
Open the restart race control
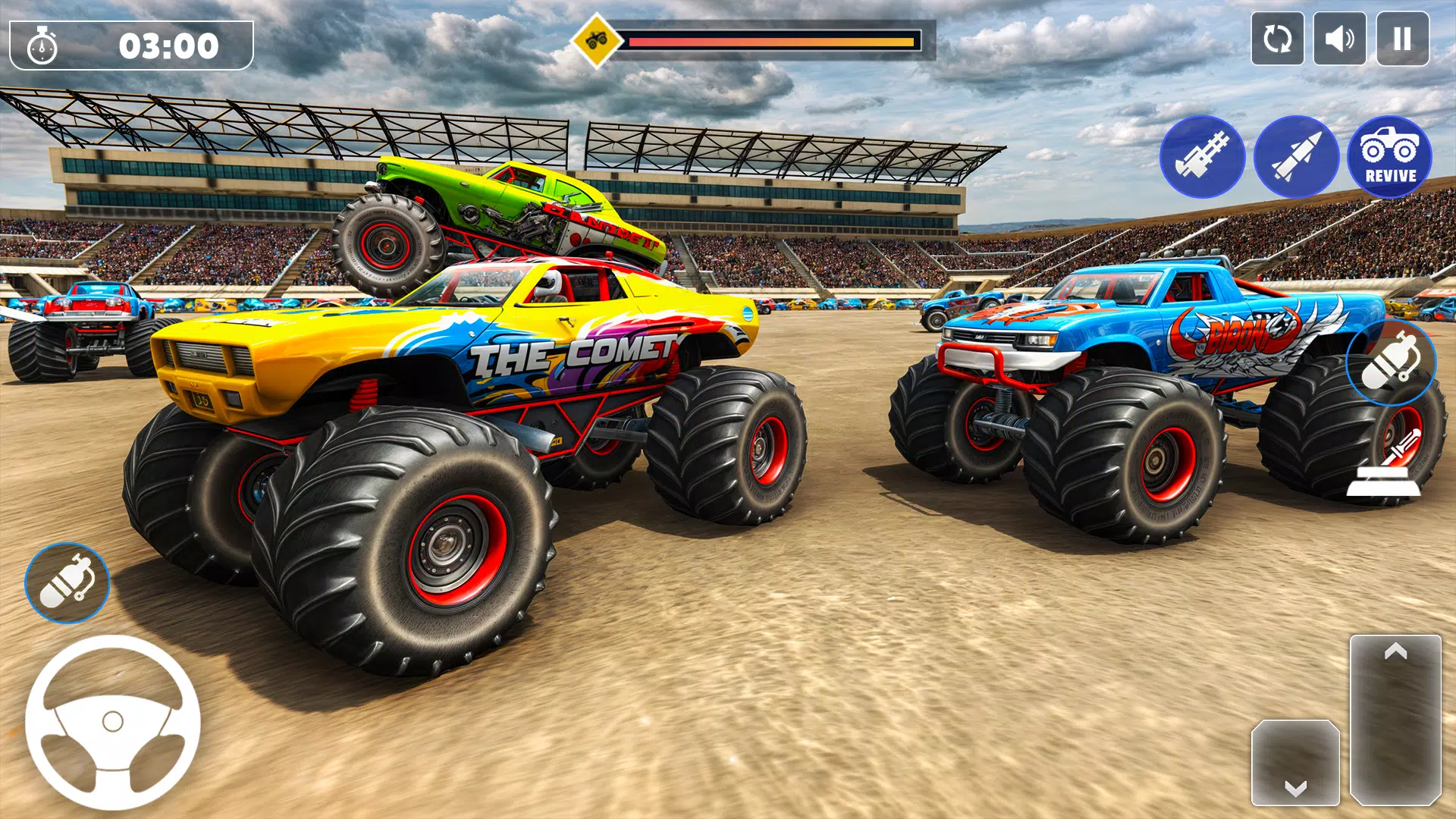(x=1277, y=38)
